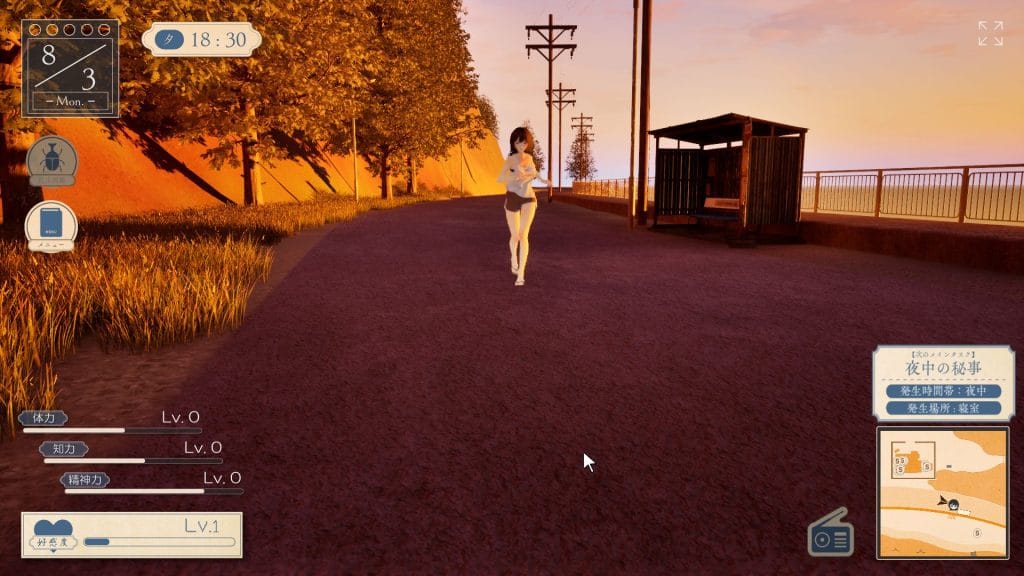Open the beetle insect collection icon

pos(51,160)
